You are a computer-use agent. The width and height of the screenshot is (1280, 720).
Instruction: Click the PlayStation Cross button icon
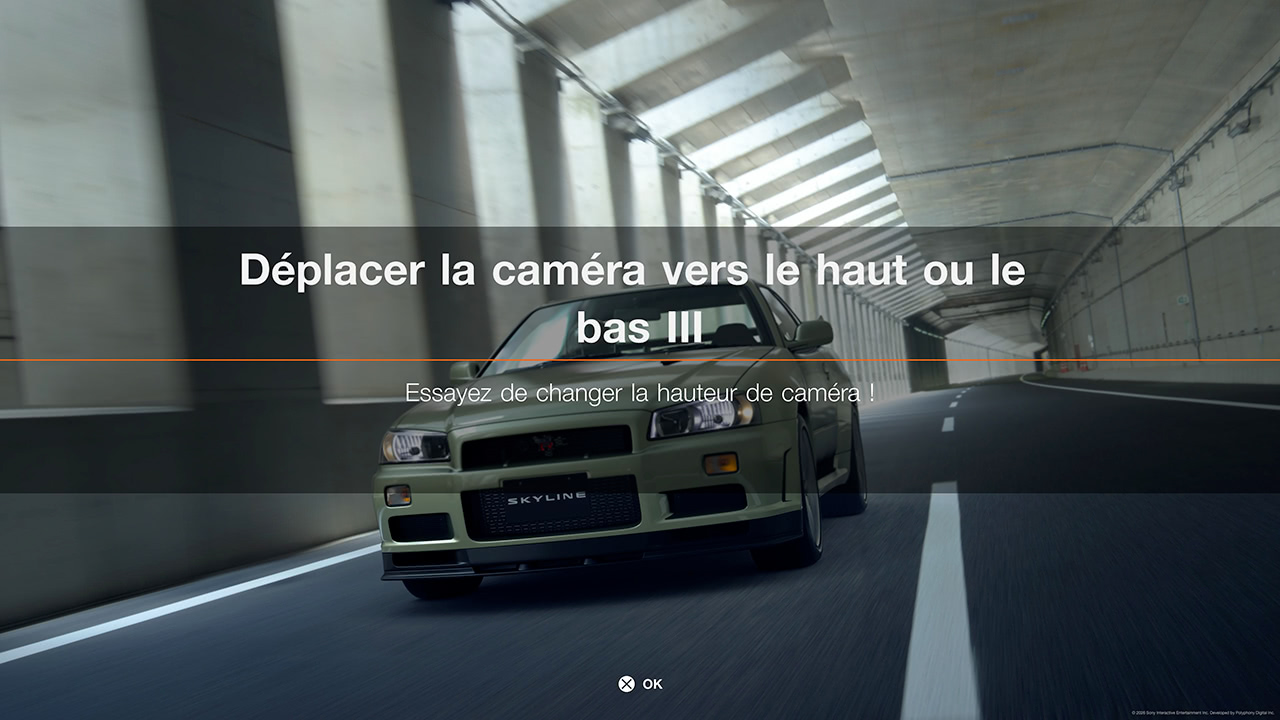coord(627,684)
